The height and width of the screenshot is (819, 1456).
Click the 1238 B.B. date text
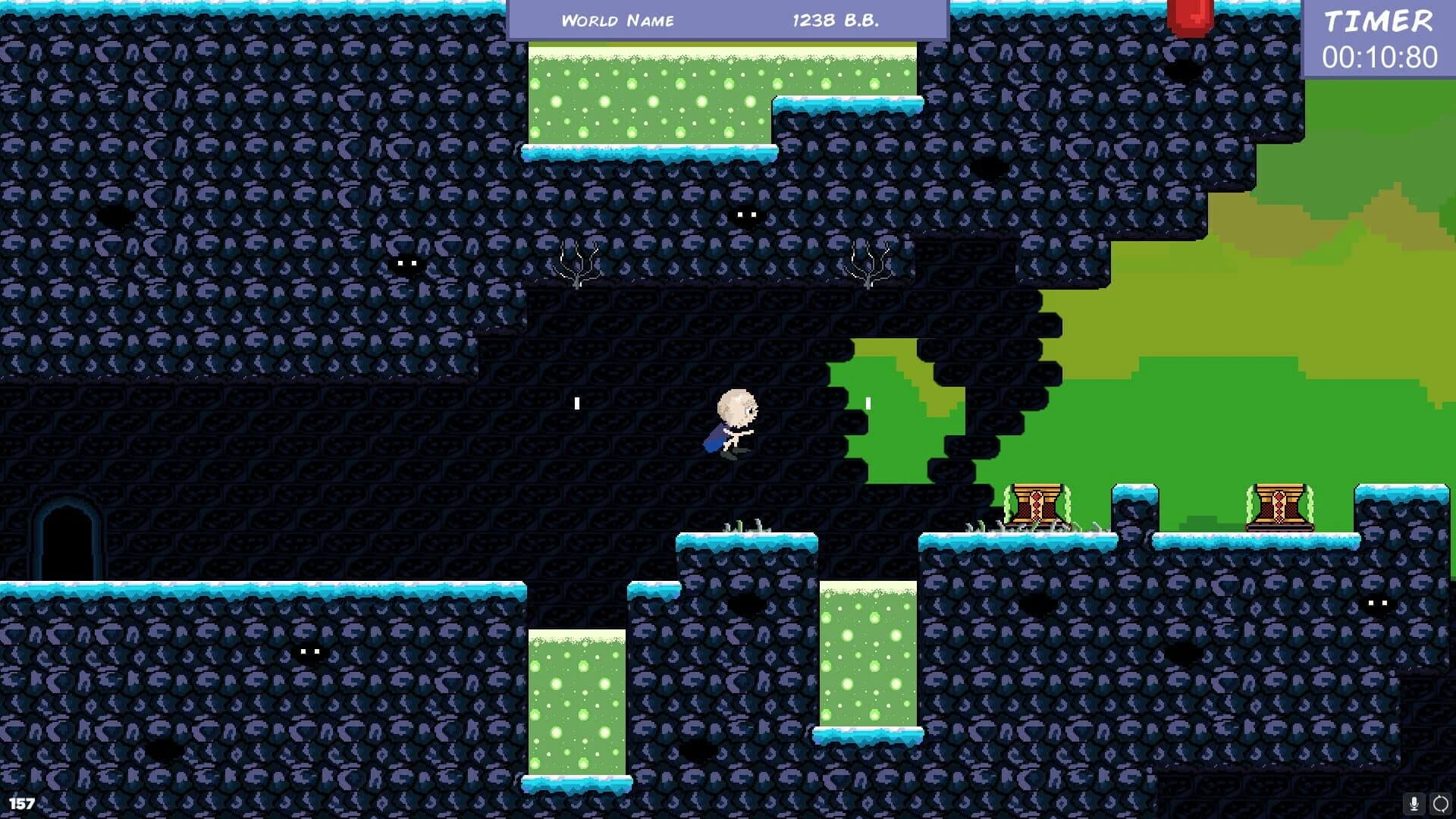coord(835,20)
